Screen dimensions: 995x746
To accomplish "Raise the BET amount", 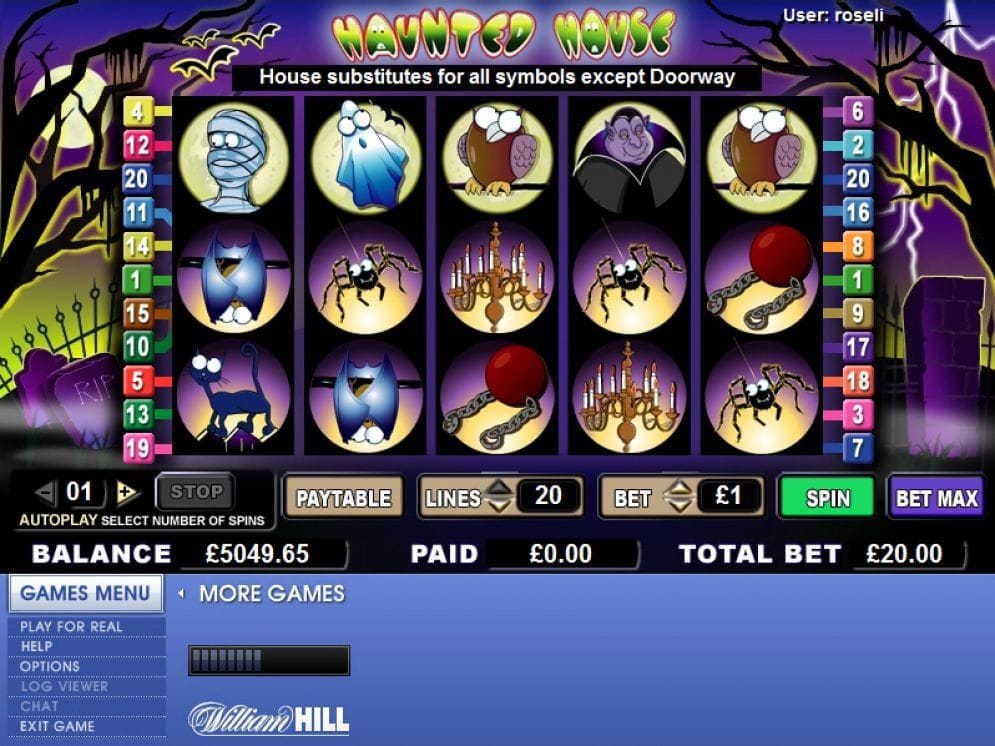I will [x=679, y=487].
